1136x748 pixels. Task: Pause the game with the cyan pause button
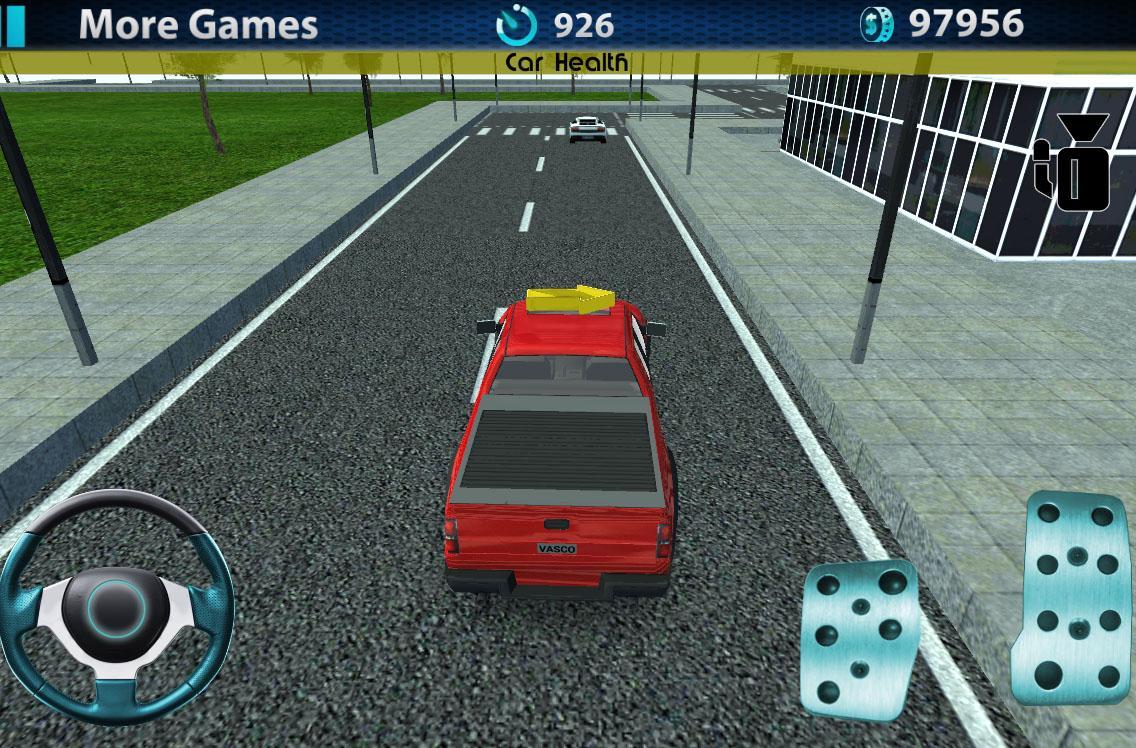tap(12, 24)
